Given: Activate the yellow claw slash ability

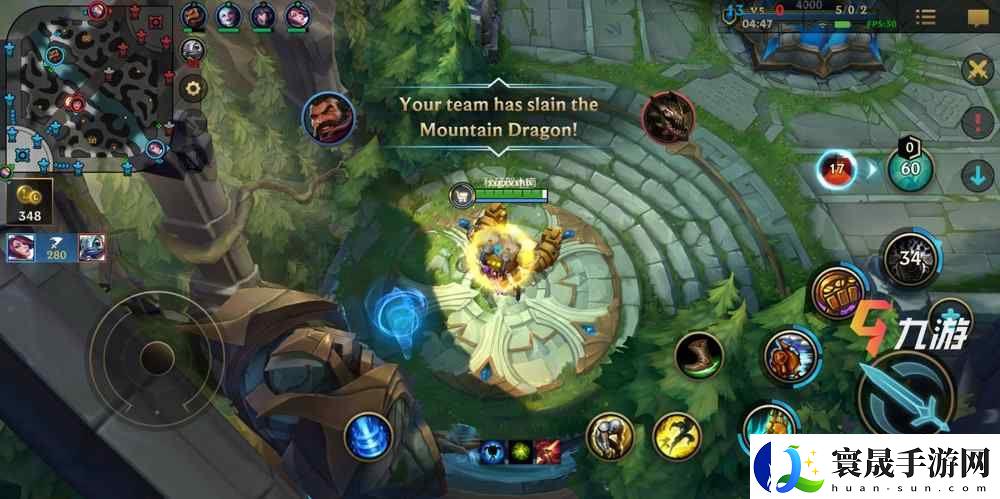Looking at the screenshot, I should tap(677, 436).
